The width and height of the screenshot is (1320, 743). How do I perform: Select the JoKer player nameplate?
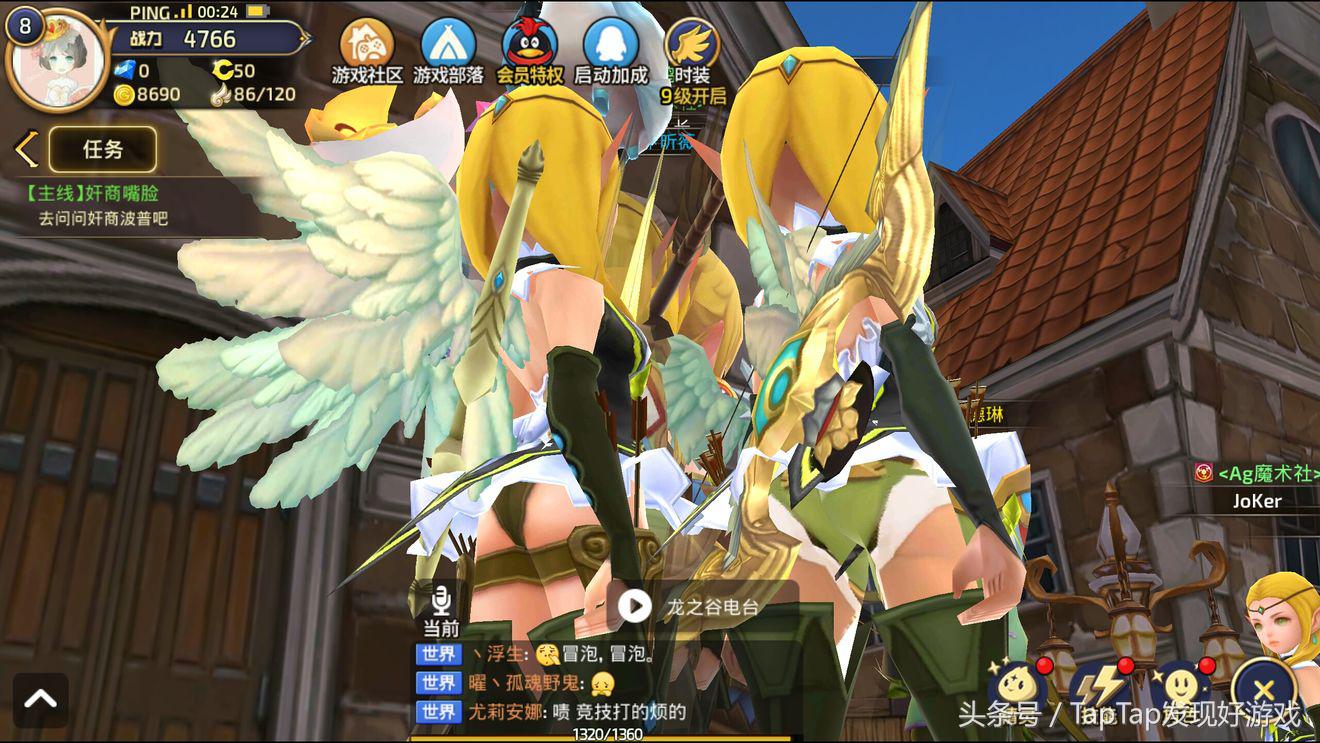click(1258, 501)
